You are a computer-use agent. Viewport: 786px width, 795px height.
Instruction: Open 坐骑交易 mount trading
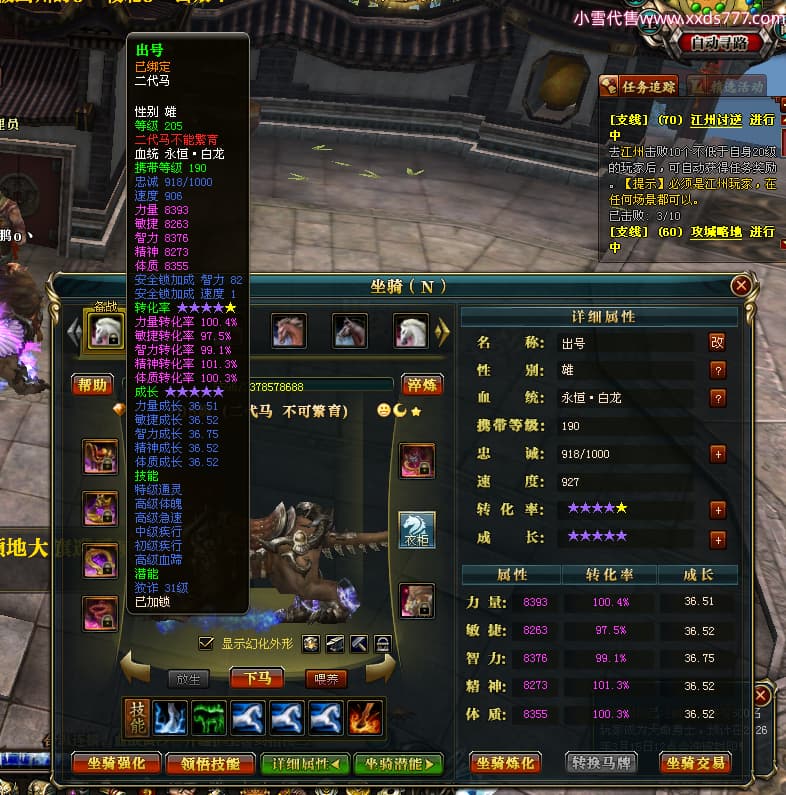point(694,763)
